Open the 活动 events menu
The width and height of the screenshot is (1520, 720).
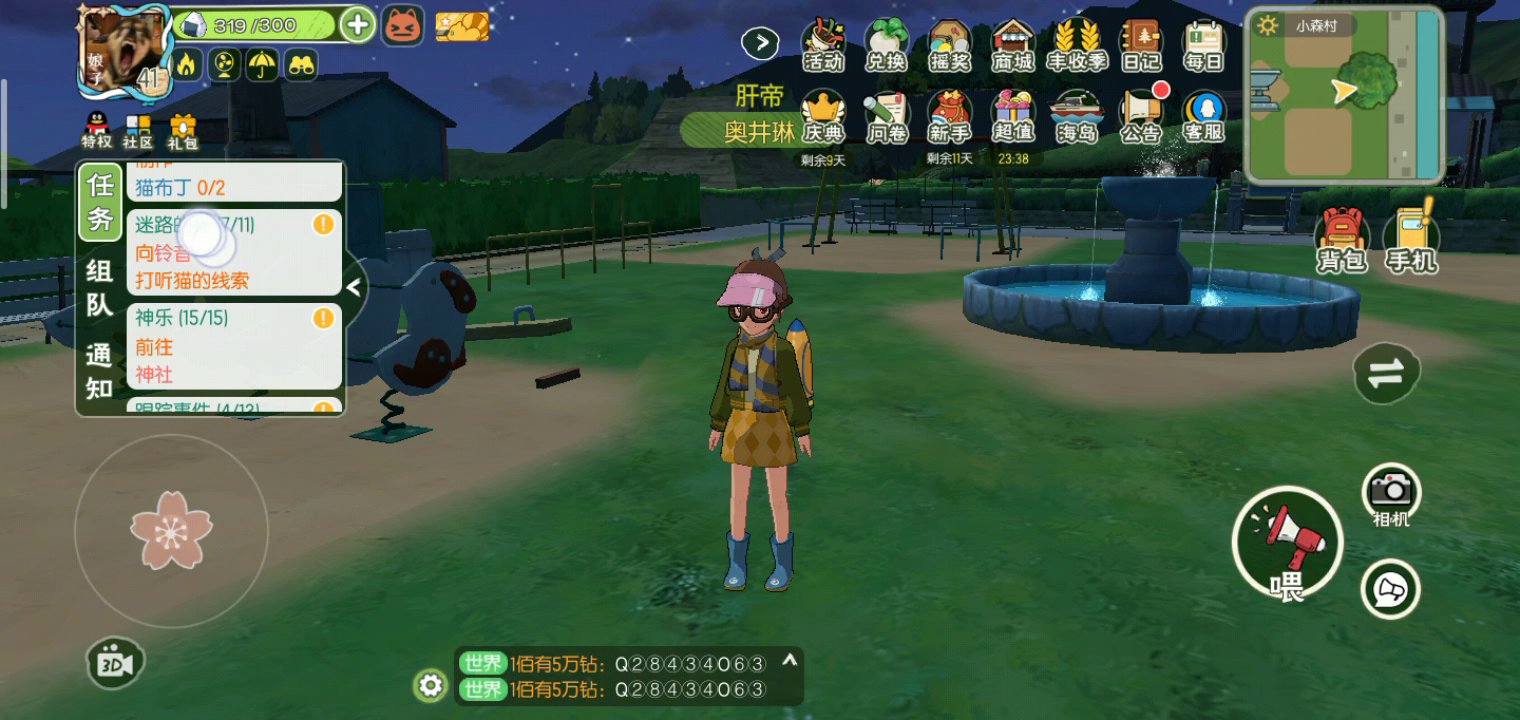point(824,46)
